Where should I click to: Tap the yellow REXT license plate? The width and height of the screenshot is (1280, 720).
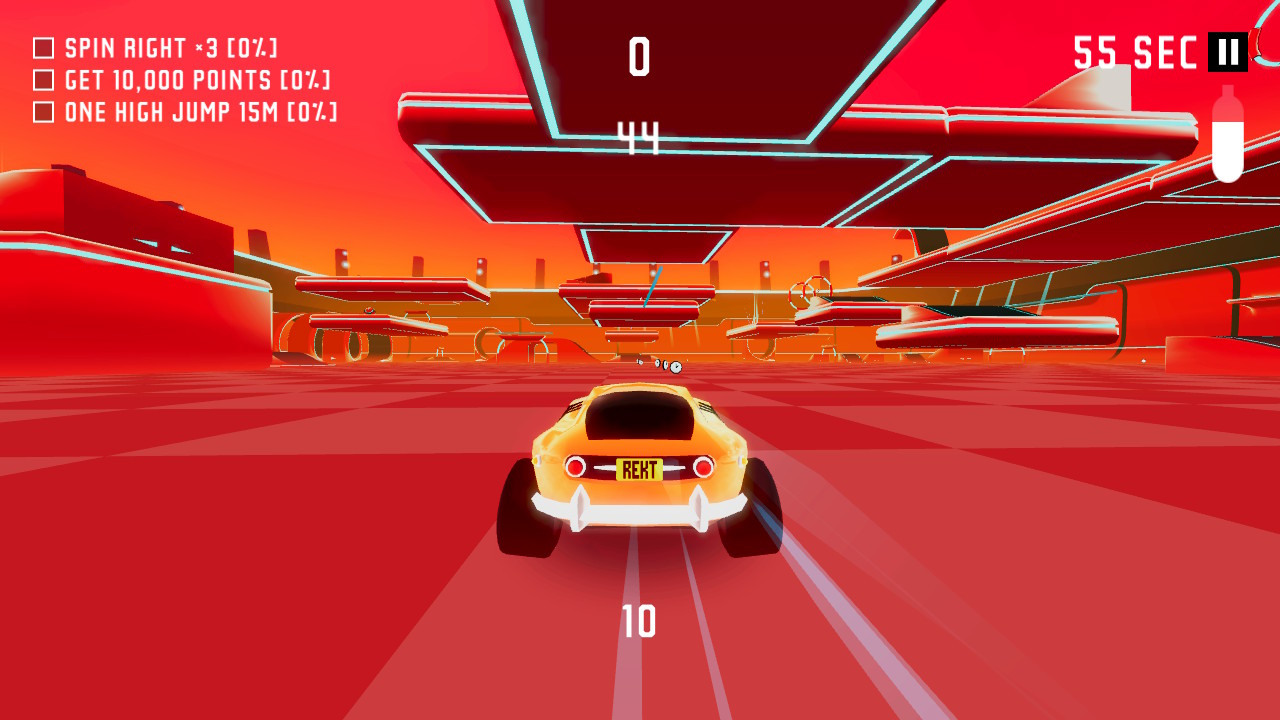click(x=637, y=470)
